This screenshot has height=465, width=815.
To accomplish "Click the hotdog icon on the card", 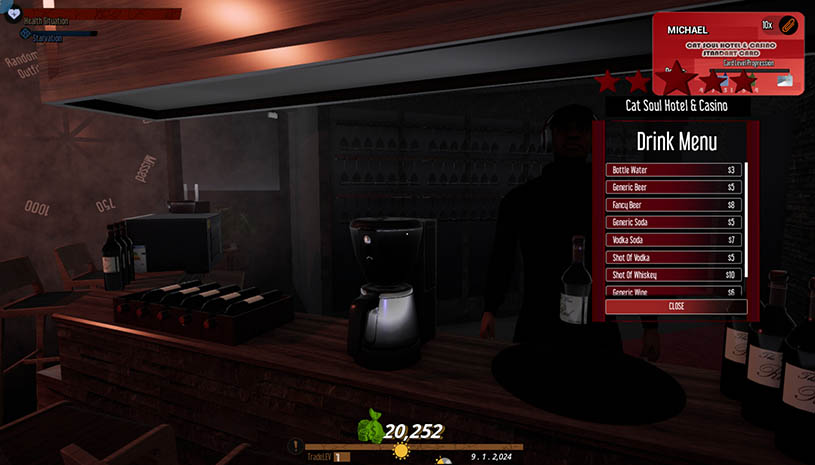I will [787, 25].
